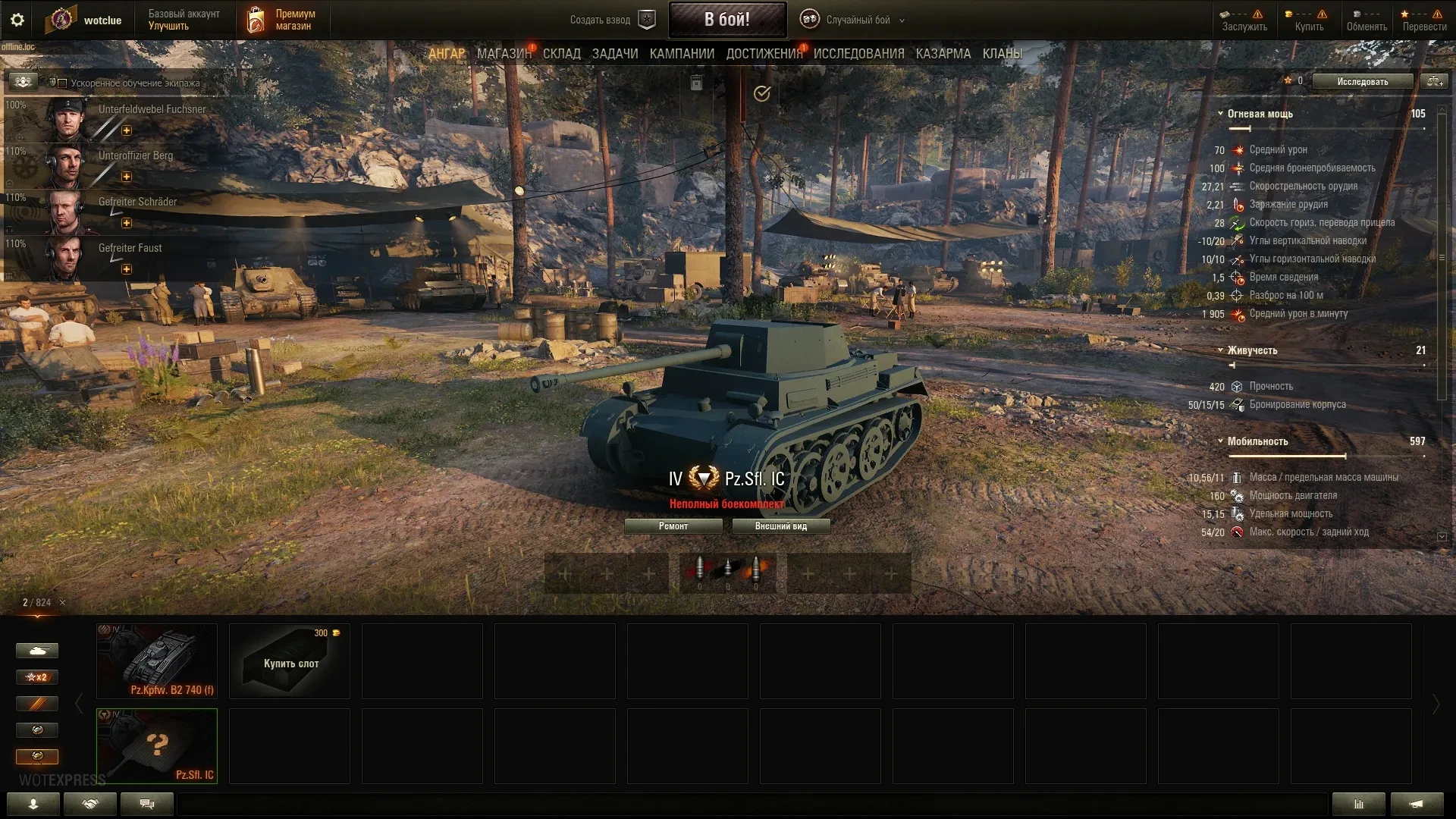The height and width of the screenshot is (819, 1456).
Task: Open Внешний вид customization
Action: tap(780, 526)
